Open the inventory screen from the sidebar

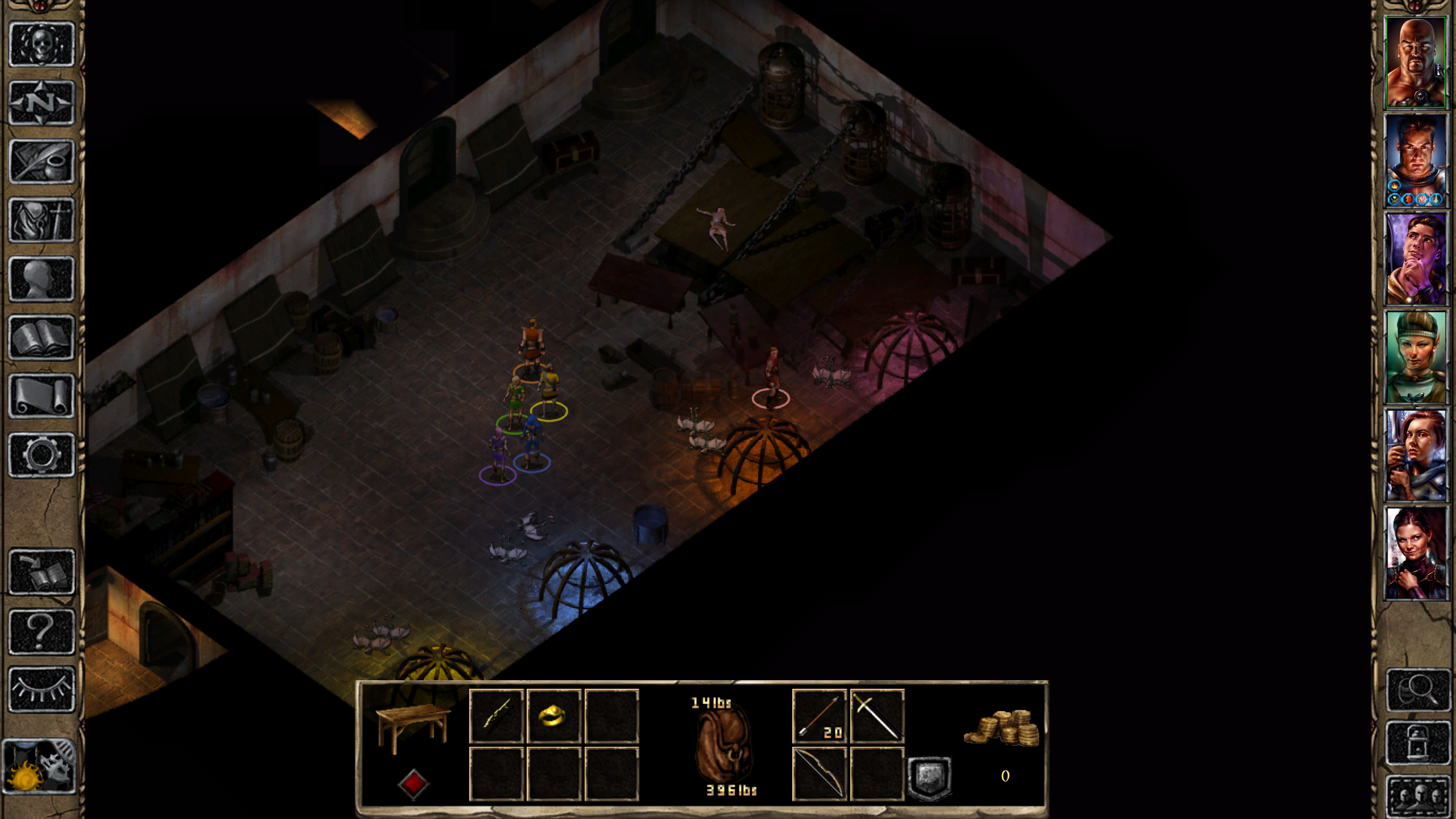click(42, 220)
